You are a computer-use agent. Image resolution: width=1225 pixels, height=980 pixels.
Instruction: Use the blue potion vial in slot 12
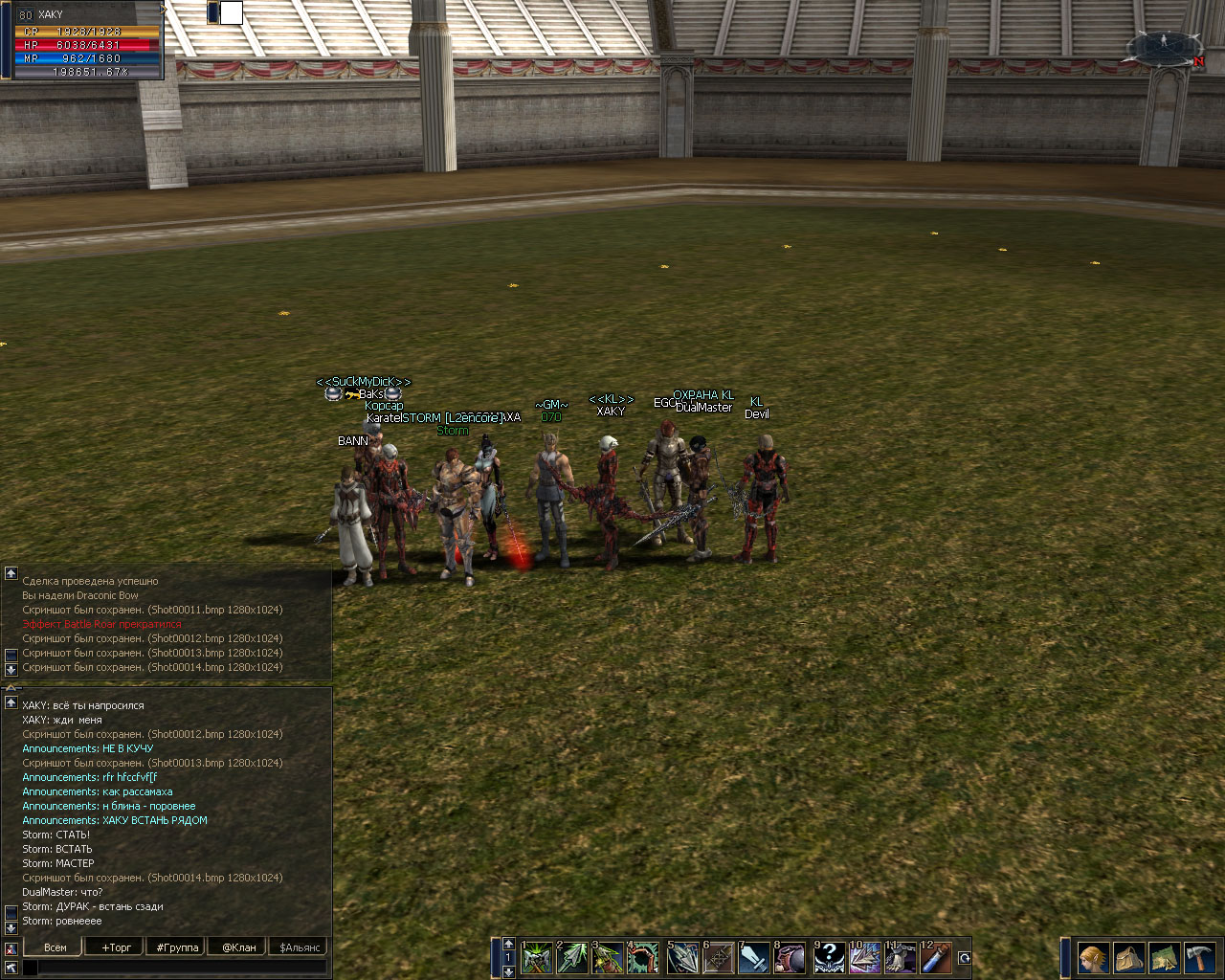937,957
